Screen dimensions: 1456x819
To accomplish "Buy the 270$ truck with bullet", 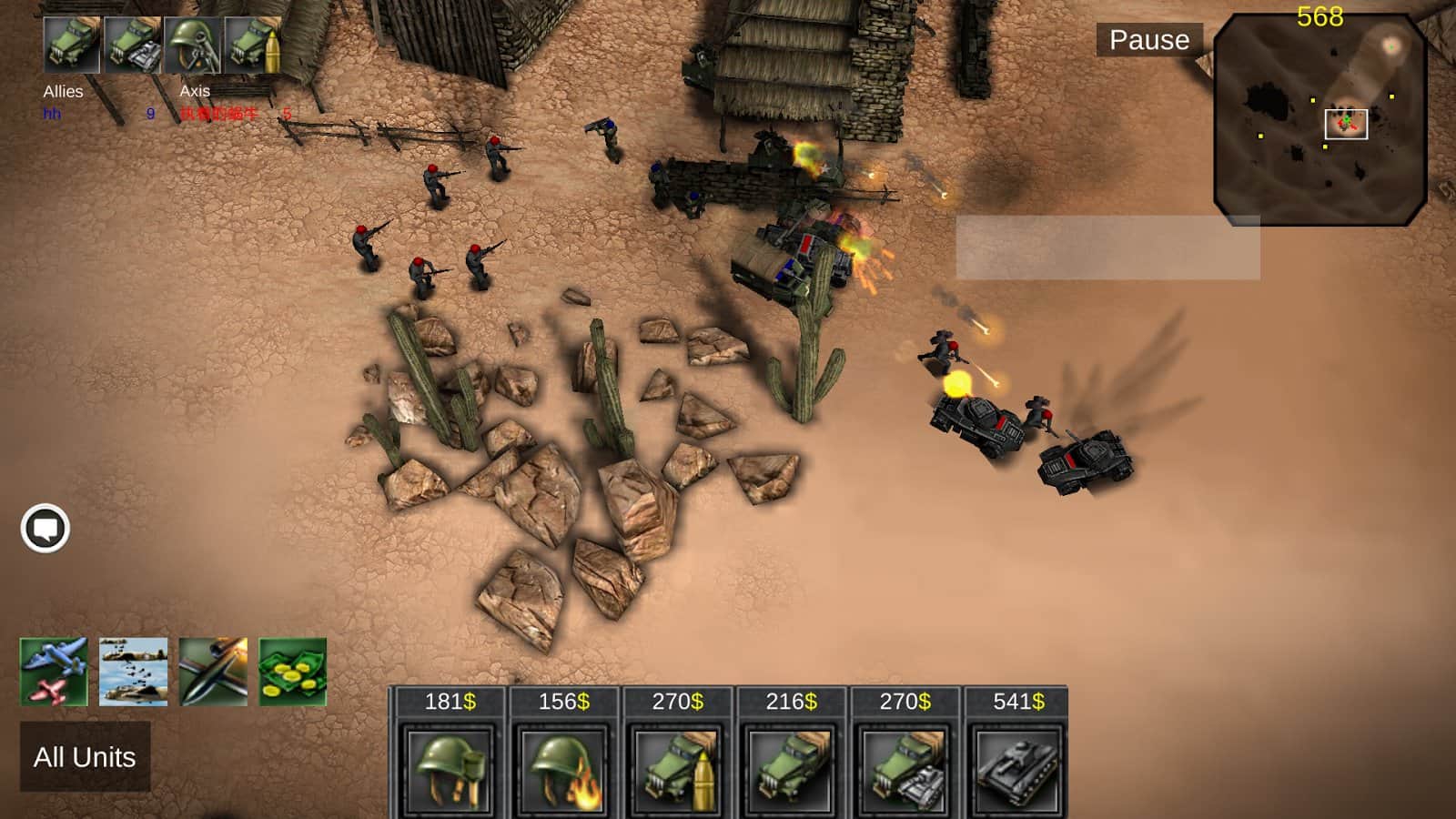I will tap(677, 769).
